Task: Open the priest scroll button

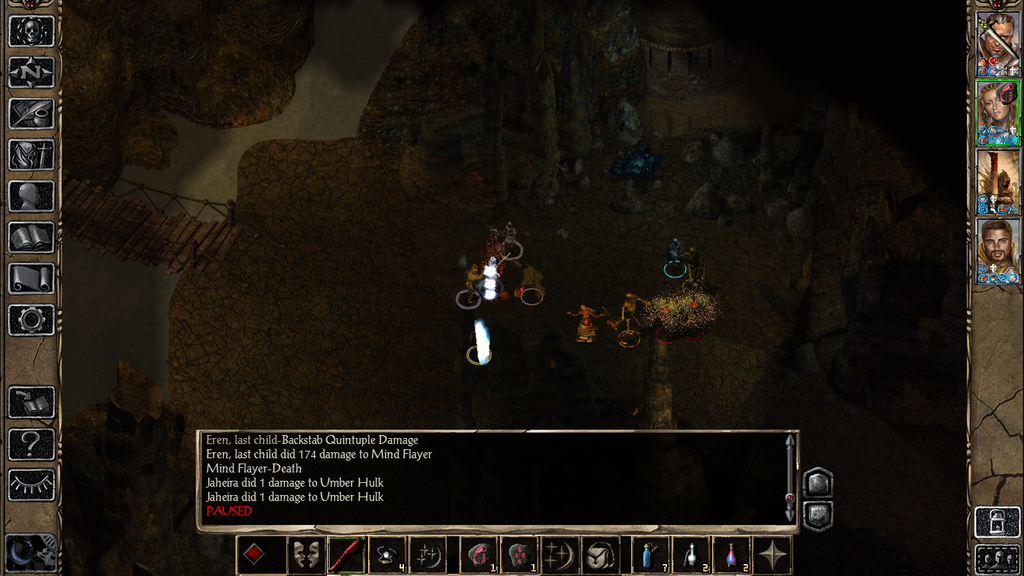Action: (31, 278)
